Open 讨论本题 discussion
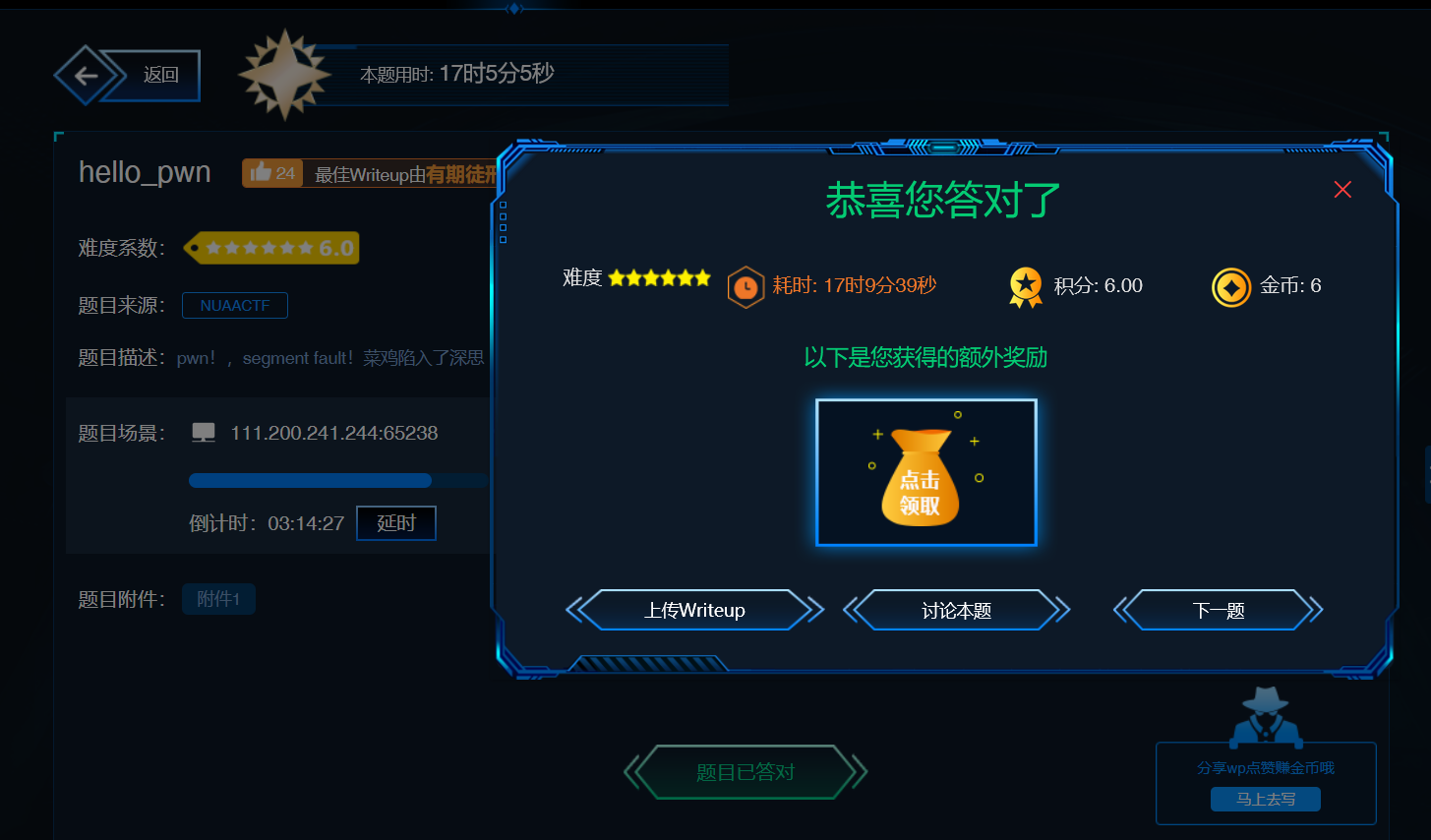The height and width of the screenshot is (840, 1431). 956,610
